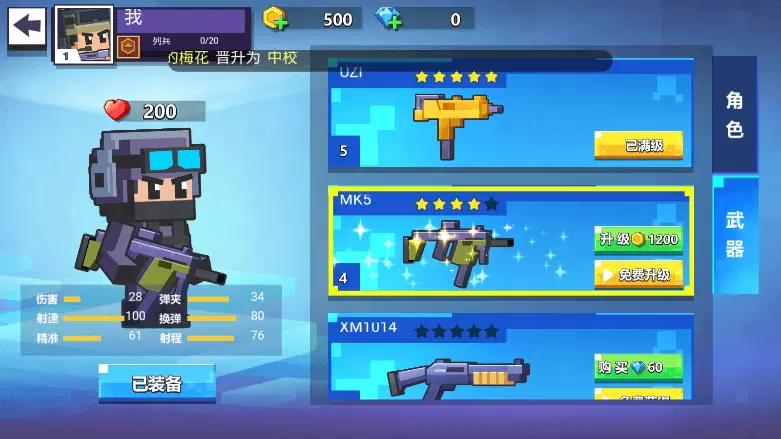This screenshot has width=781, height=439.
Task: Buy the XM1014 for 60 diamonds
Action: point(638,367)
